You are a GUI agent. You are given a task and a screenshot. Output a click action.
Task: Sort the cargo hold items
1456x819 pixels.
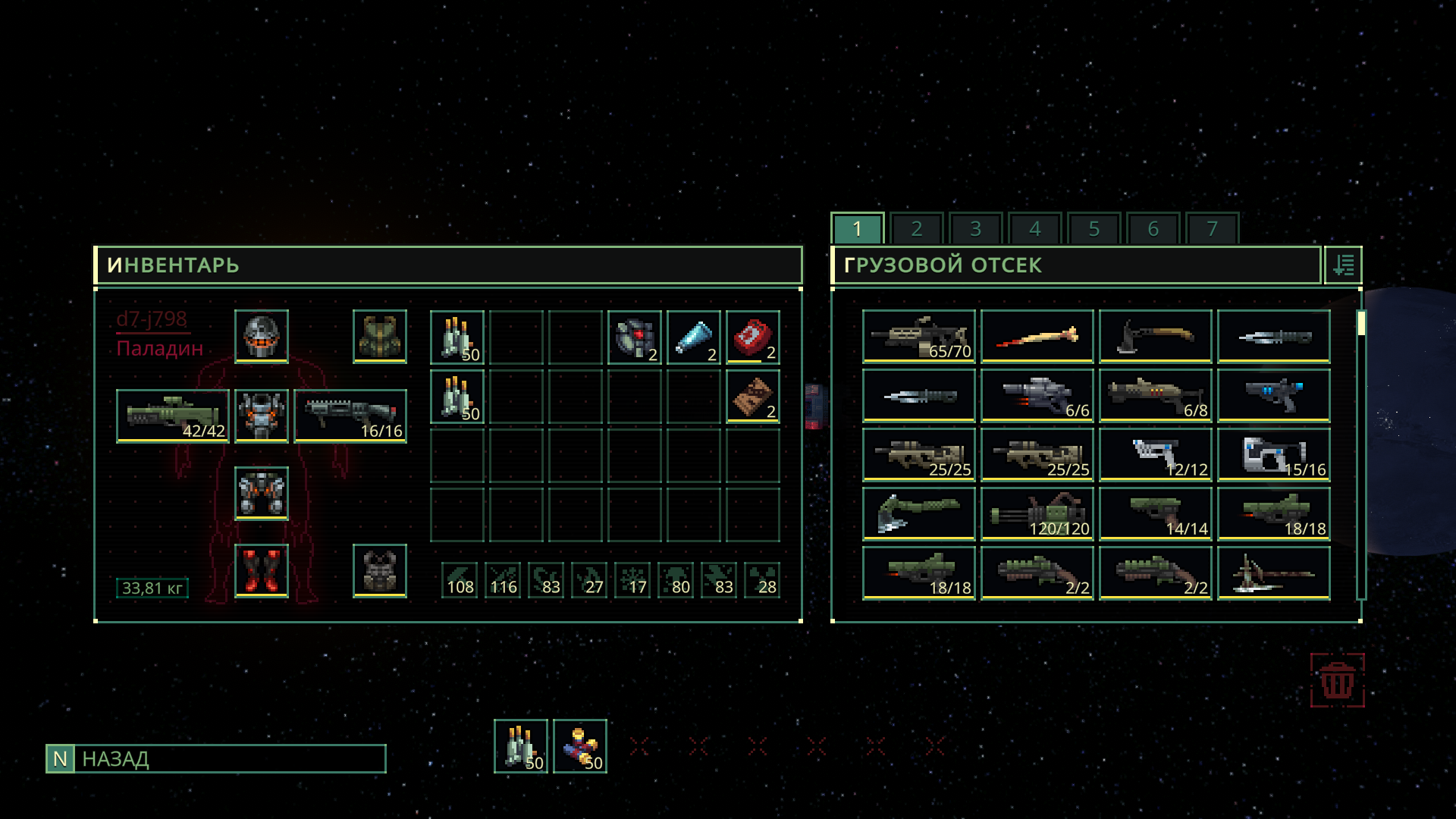1343,265
